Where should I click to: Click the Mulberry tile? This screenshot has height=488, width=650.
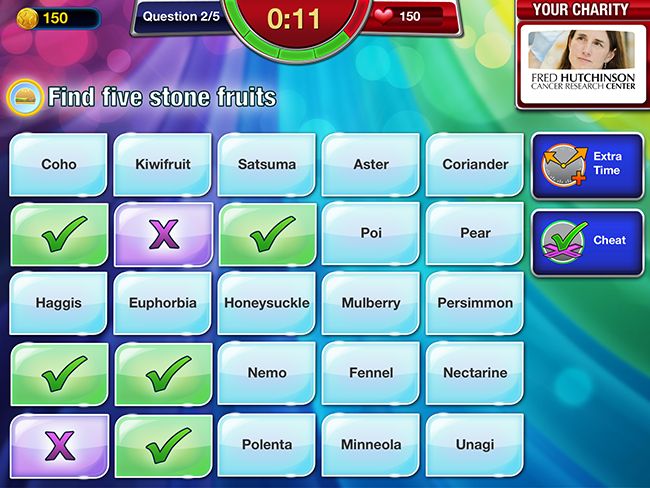point(371,303)
